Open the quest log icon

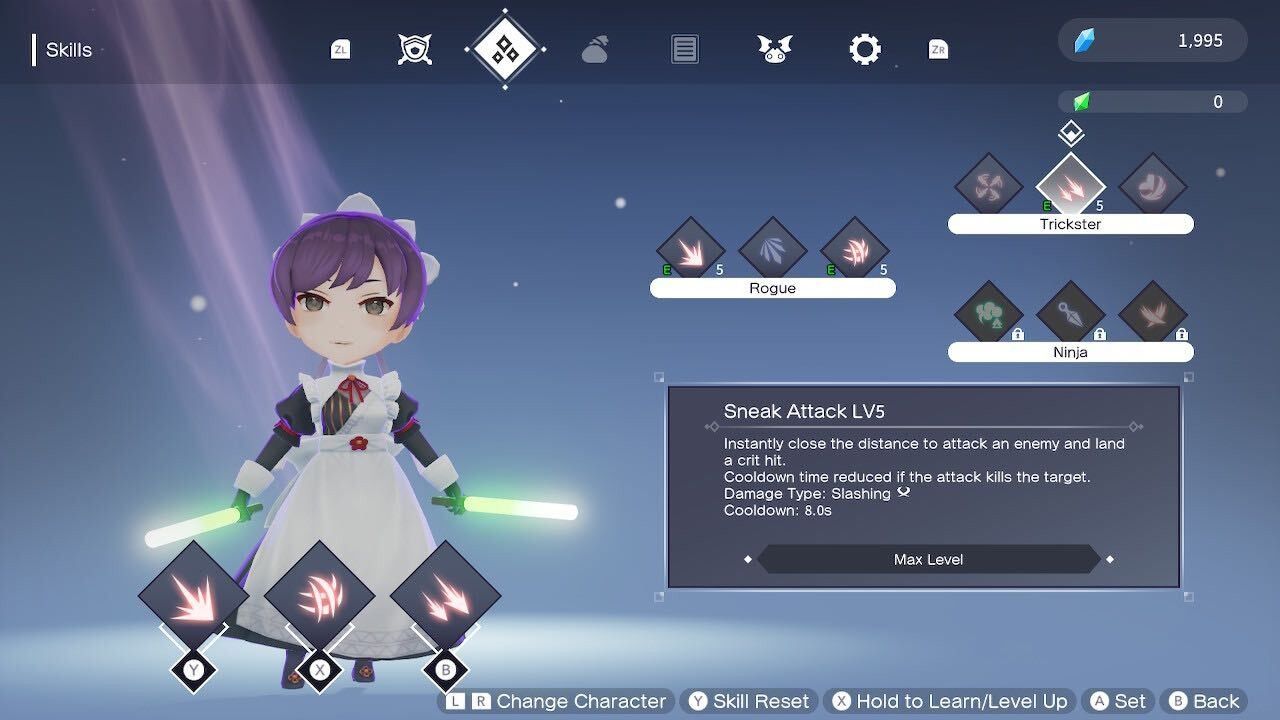(684, 47)
